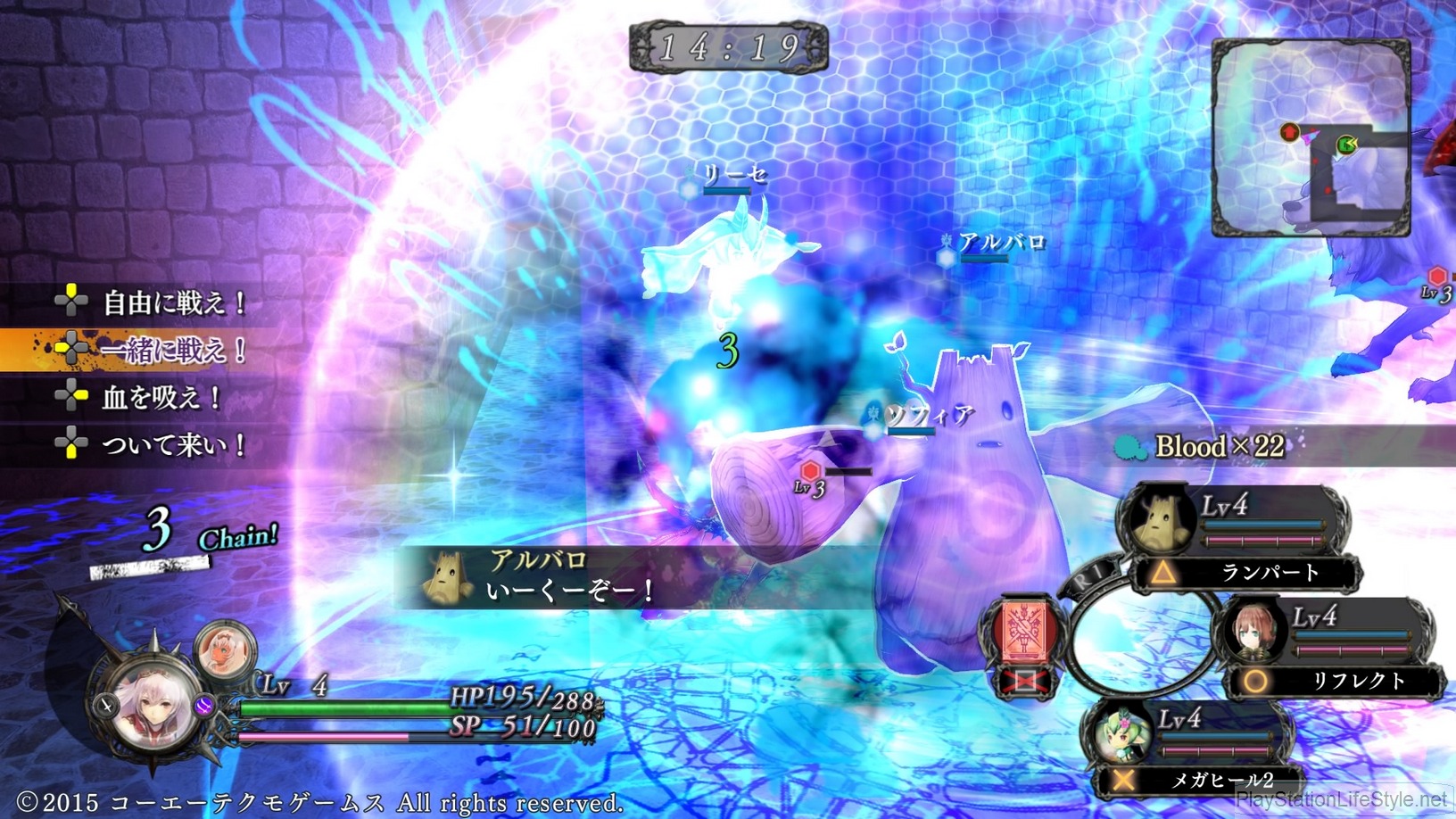The width and height of the screenshot is (1456, 819).
Task: Expand the 14:19 timer display
Action: (728, 49)
